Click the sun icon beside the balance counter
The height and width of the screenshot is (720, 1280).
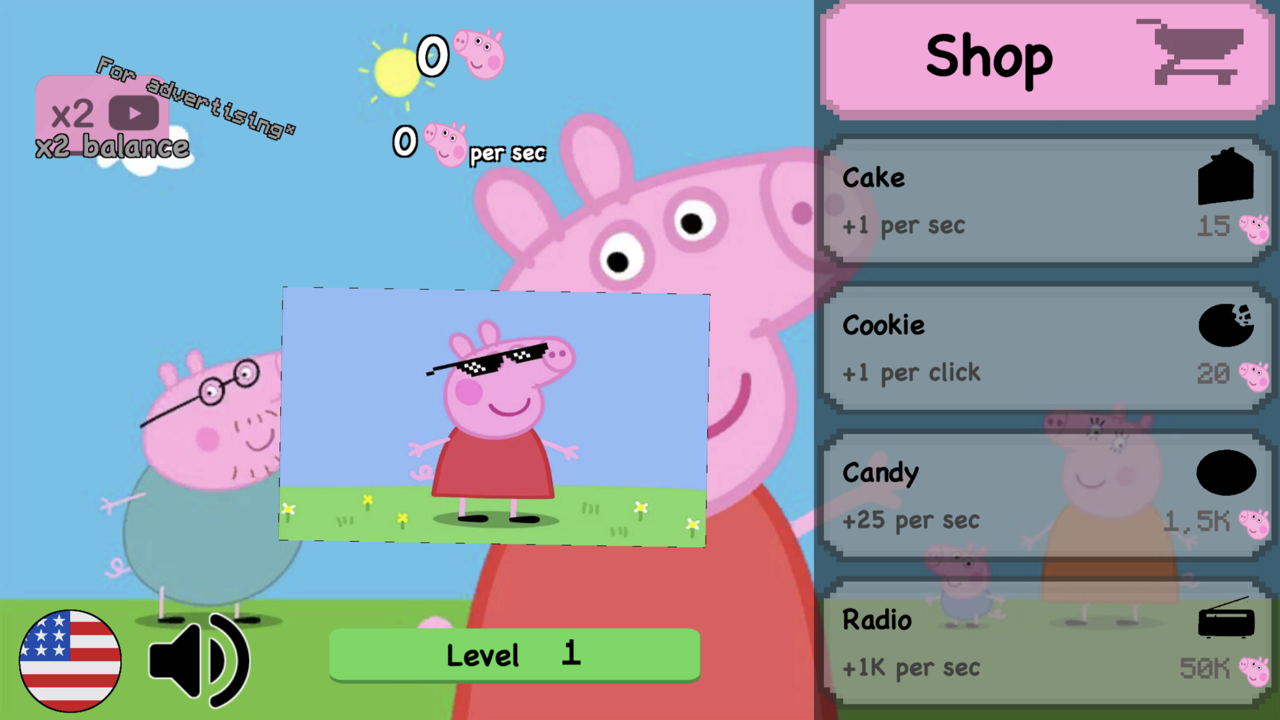(396, 72)
